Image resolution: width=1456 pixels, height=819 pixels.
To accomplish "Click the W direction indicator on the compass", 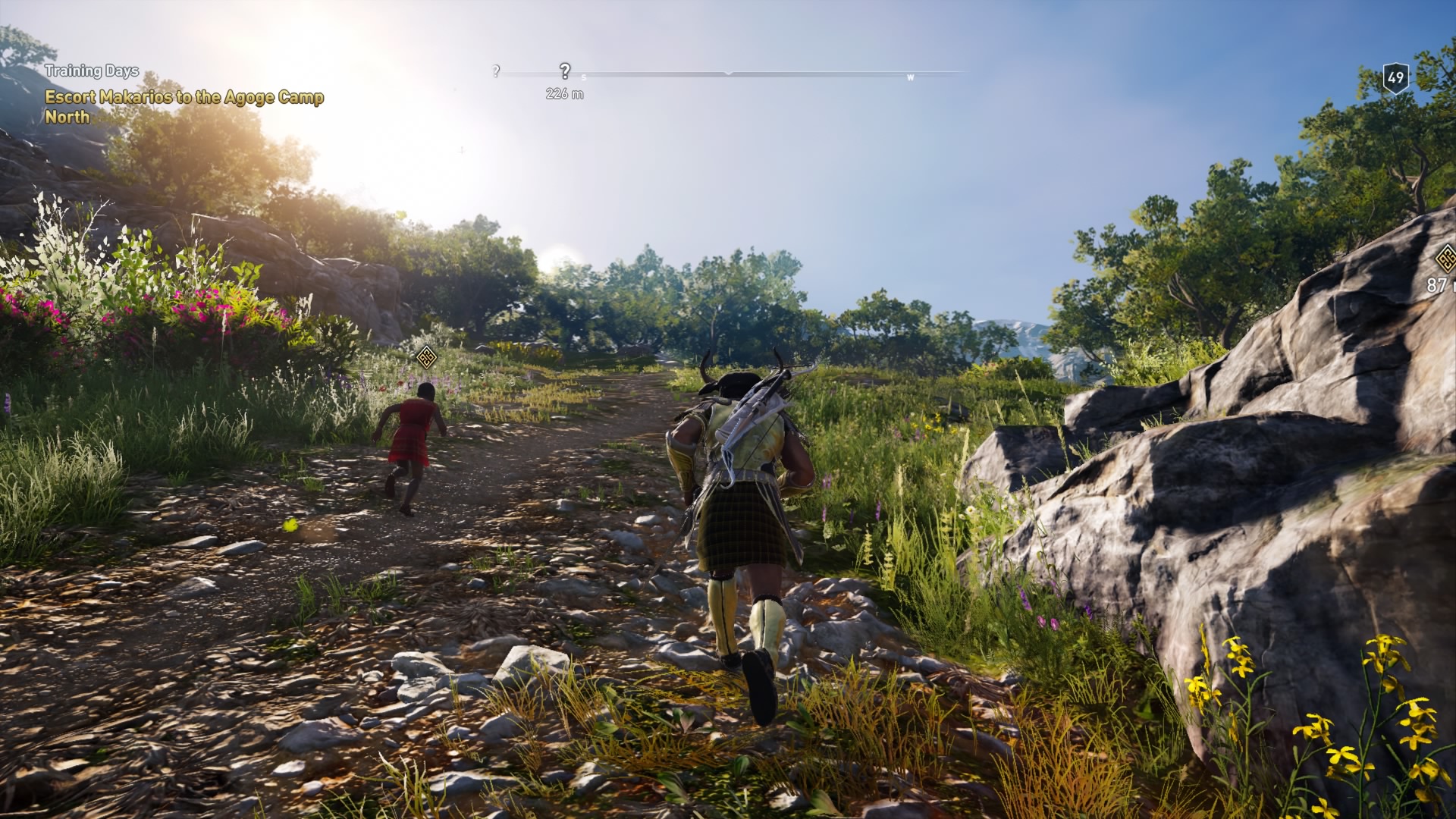I will point(910,77).
